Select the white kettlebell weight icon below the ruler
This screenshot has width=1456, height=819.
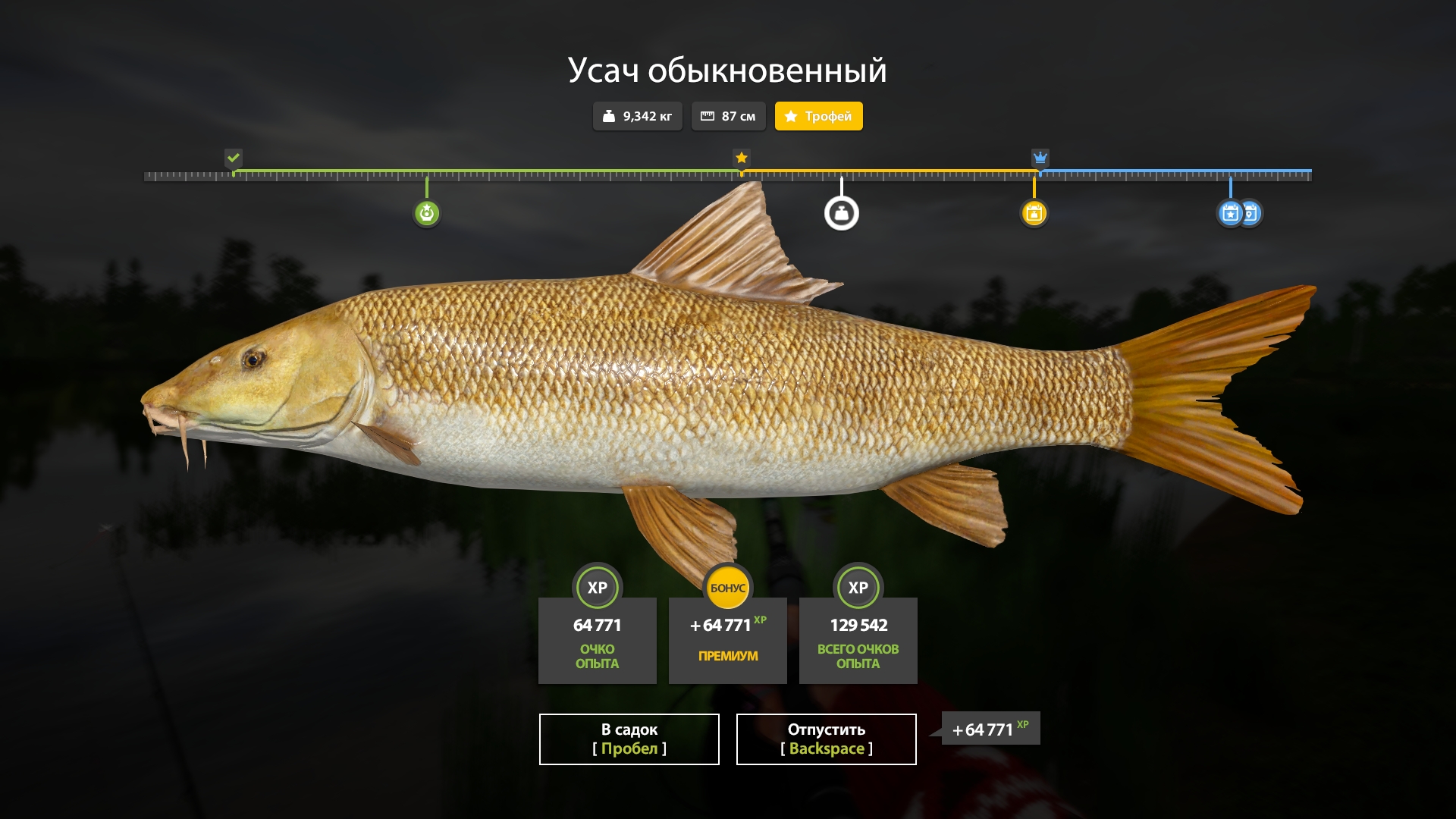coord(843,213)
